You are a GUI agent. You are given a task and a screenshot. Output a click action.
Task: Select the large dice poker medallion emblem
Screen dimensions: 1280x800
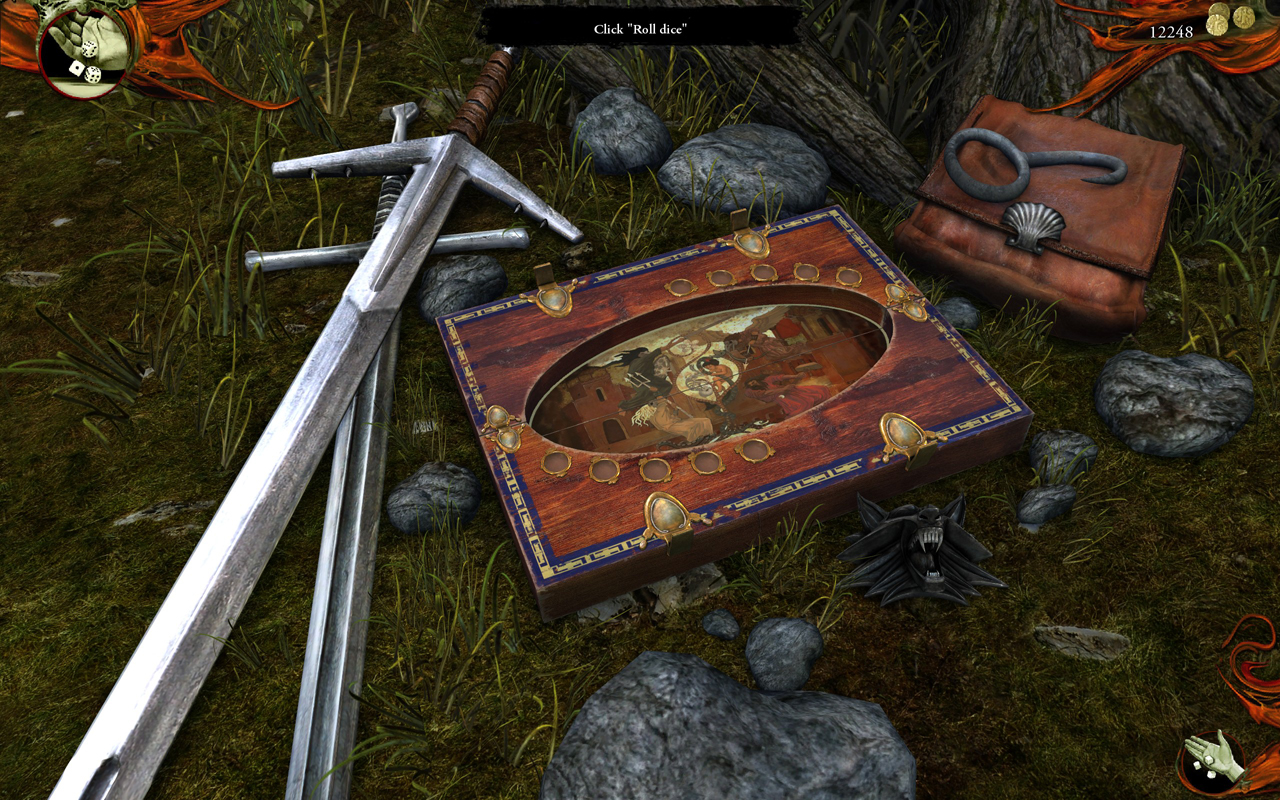[x=86, y=48]
